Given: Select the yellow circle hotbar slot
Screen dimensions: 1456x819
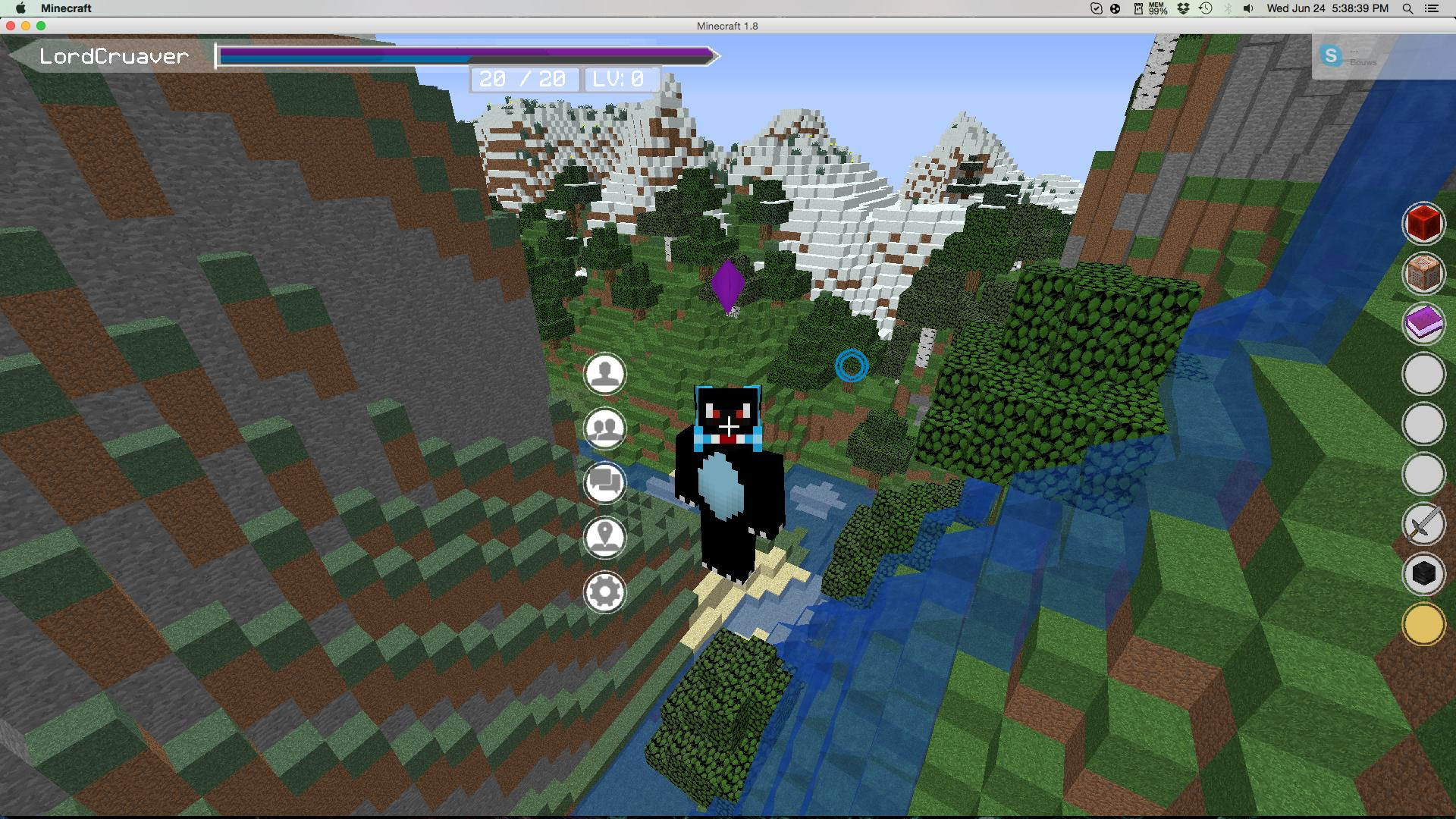Looking at the screenshot, I should (1424, 624).
